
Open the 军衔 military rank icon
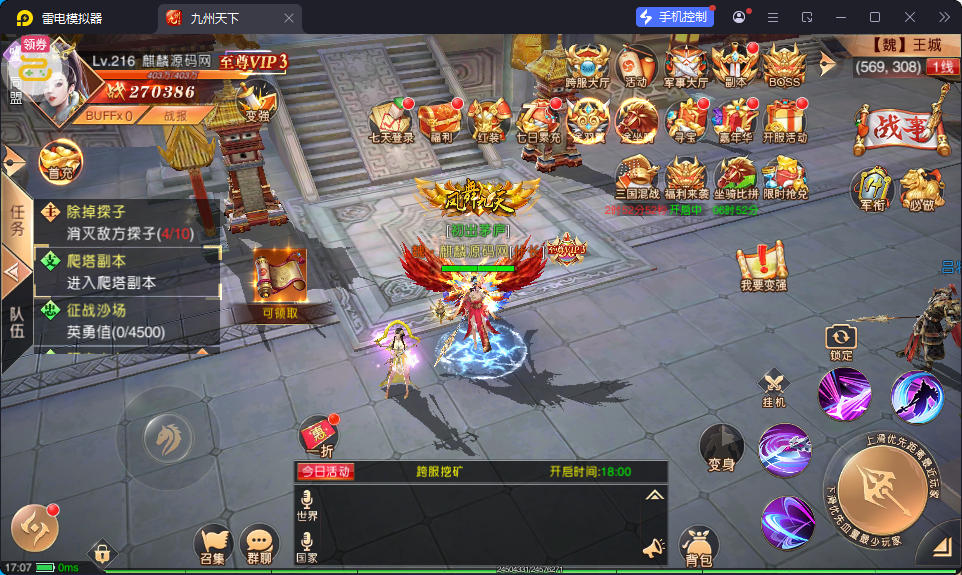coord(870,188)
